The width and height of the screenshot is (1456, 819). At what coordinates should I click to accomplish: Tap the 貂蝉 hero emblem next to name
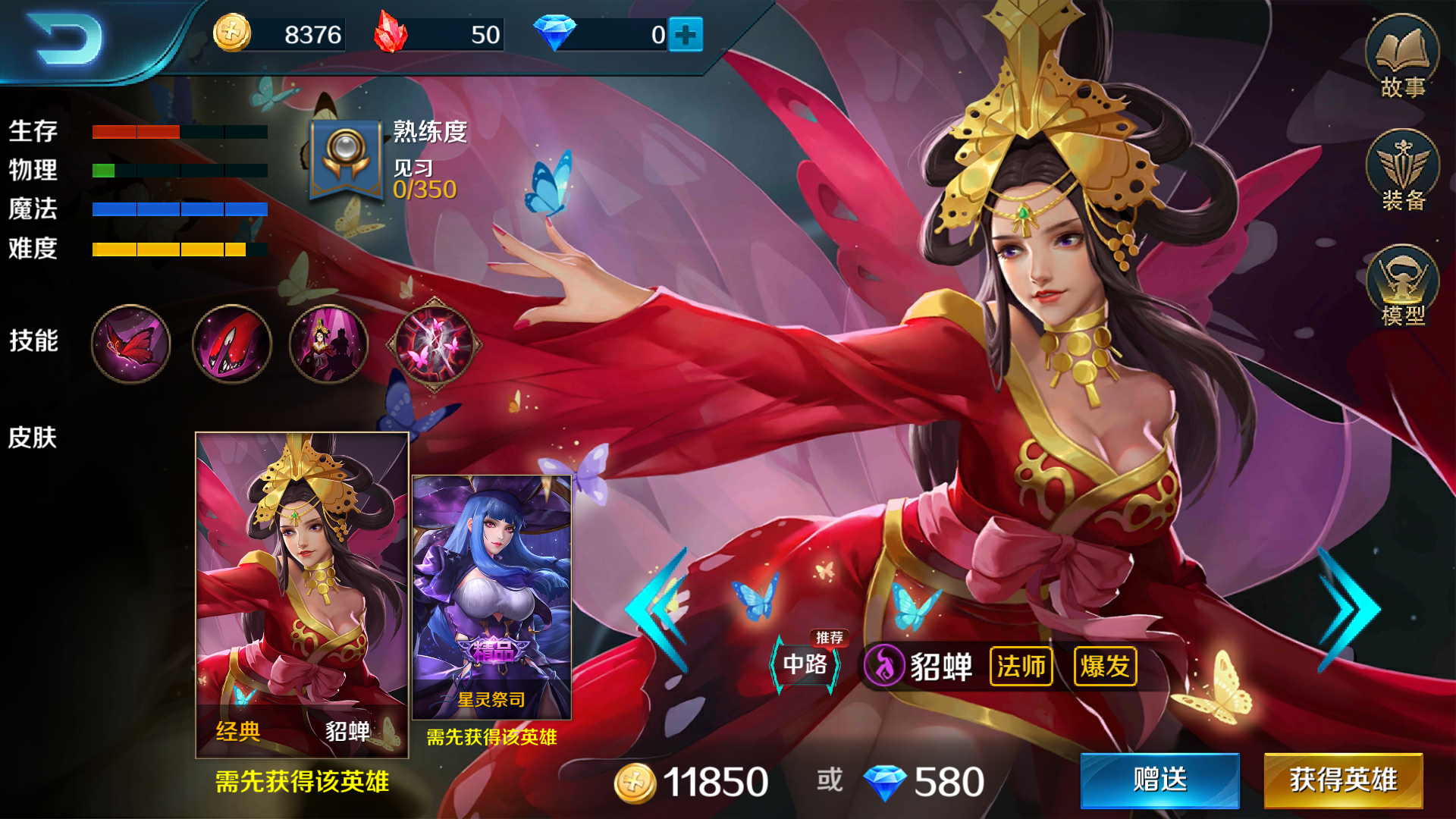[x=884, y=667]
